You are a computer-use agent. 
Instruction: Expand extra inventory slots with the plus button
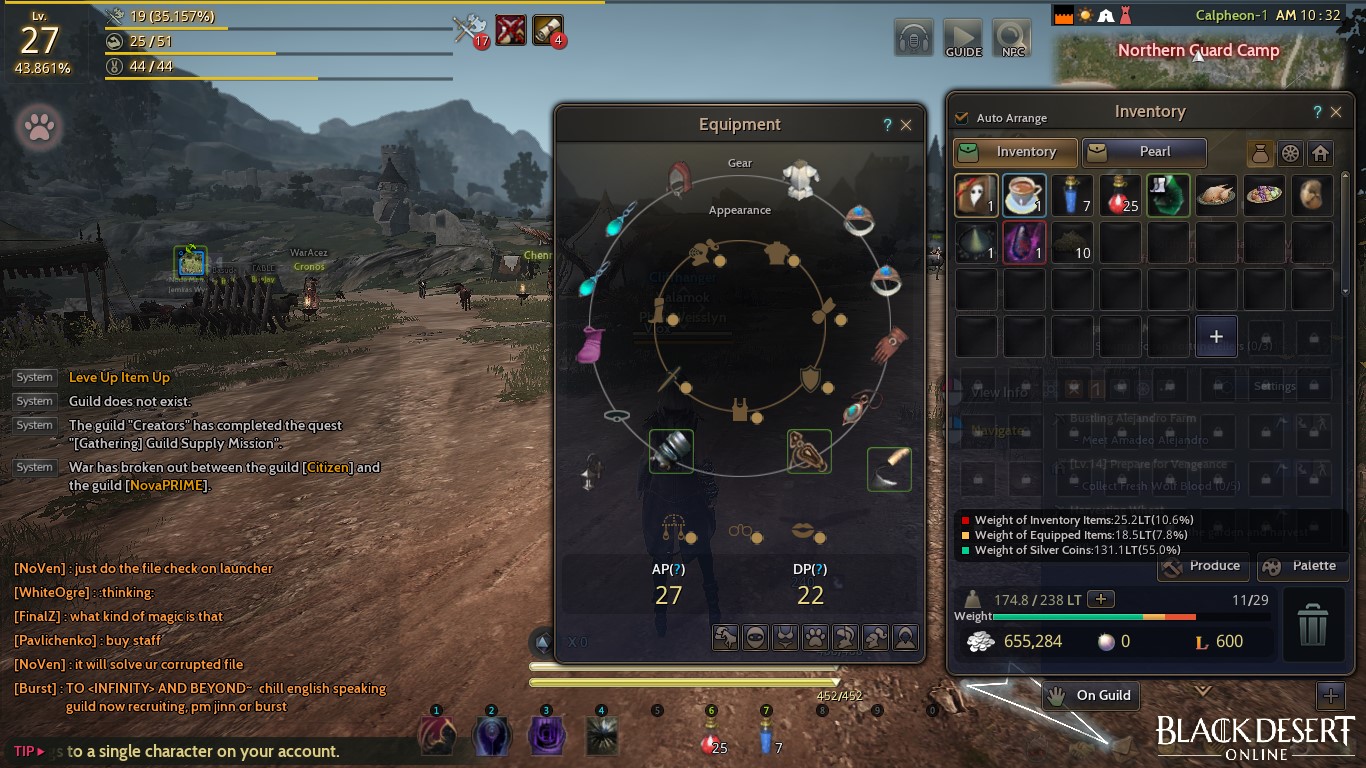point(1216,336)
